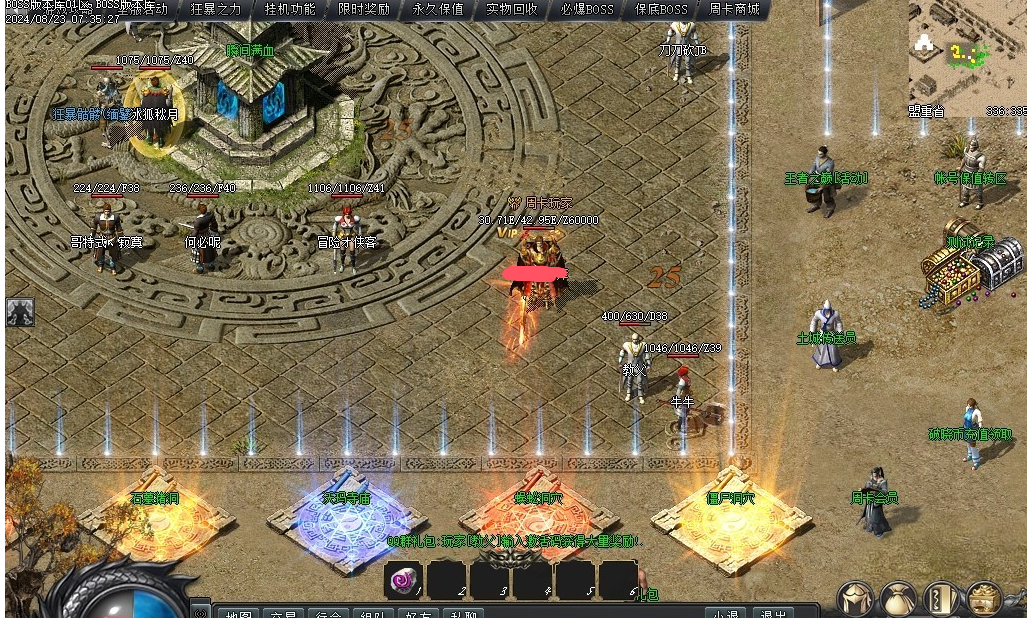Use the purple swirl item in hotbar slot 1
1027x618 pixels.
405,580
